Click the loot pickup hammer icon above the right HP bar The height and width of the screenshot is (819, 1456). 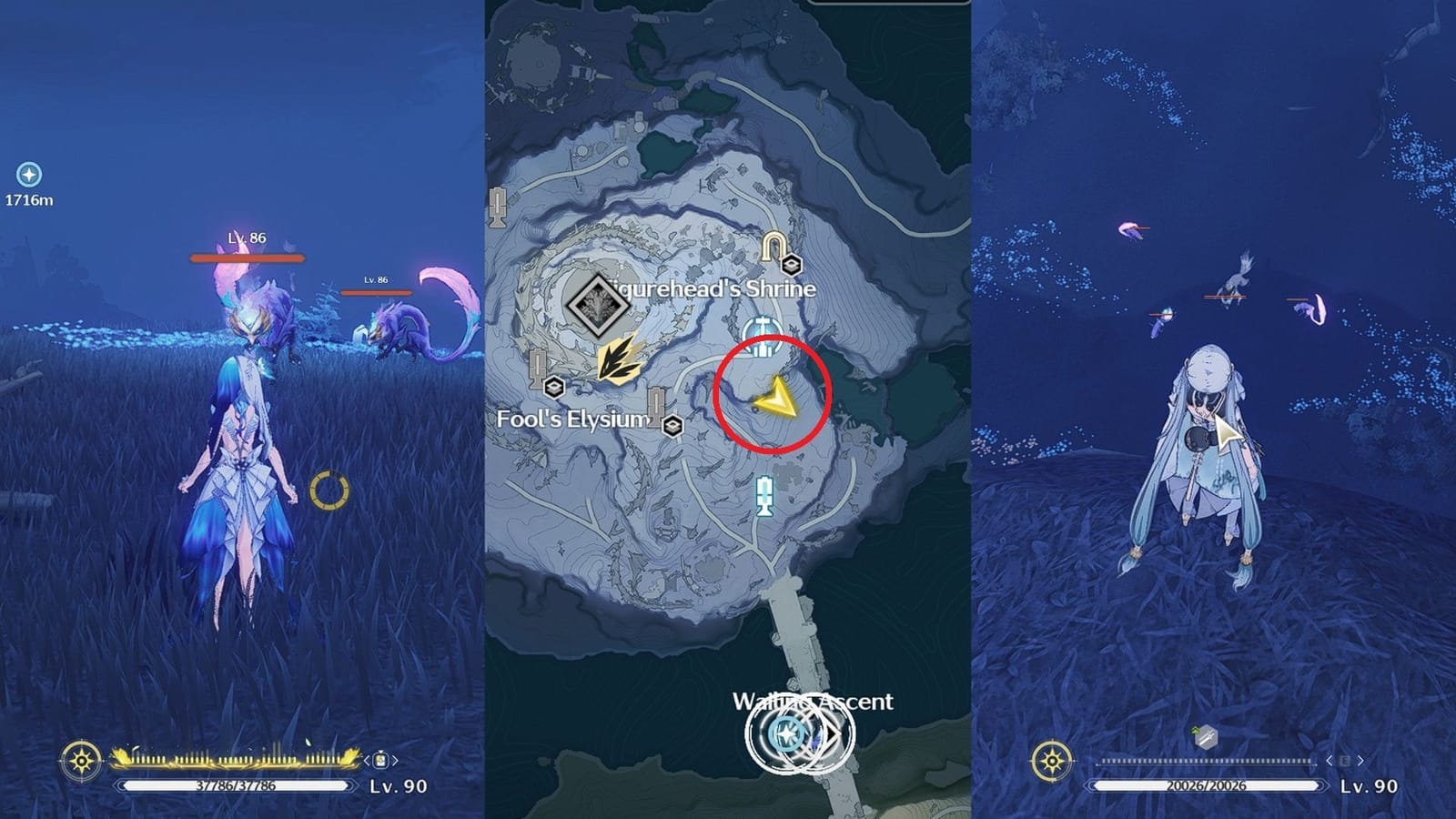(1205, 735)
